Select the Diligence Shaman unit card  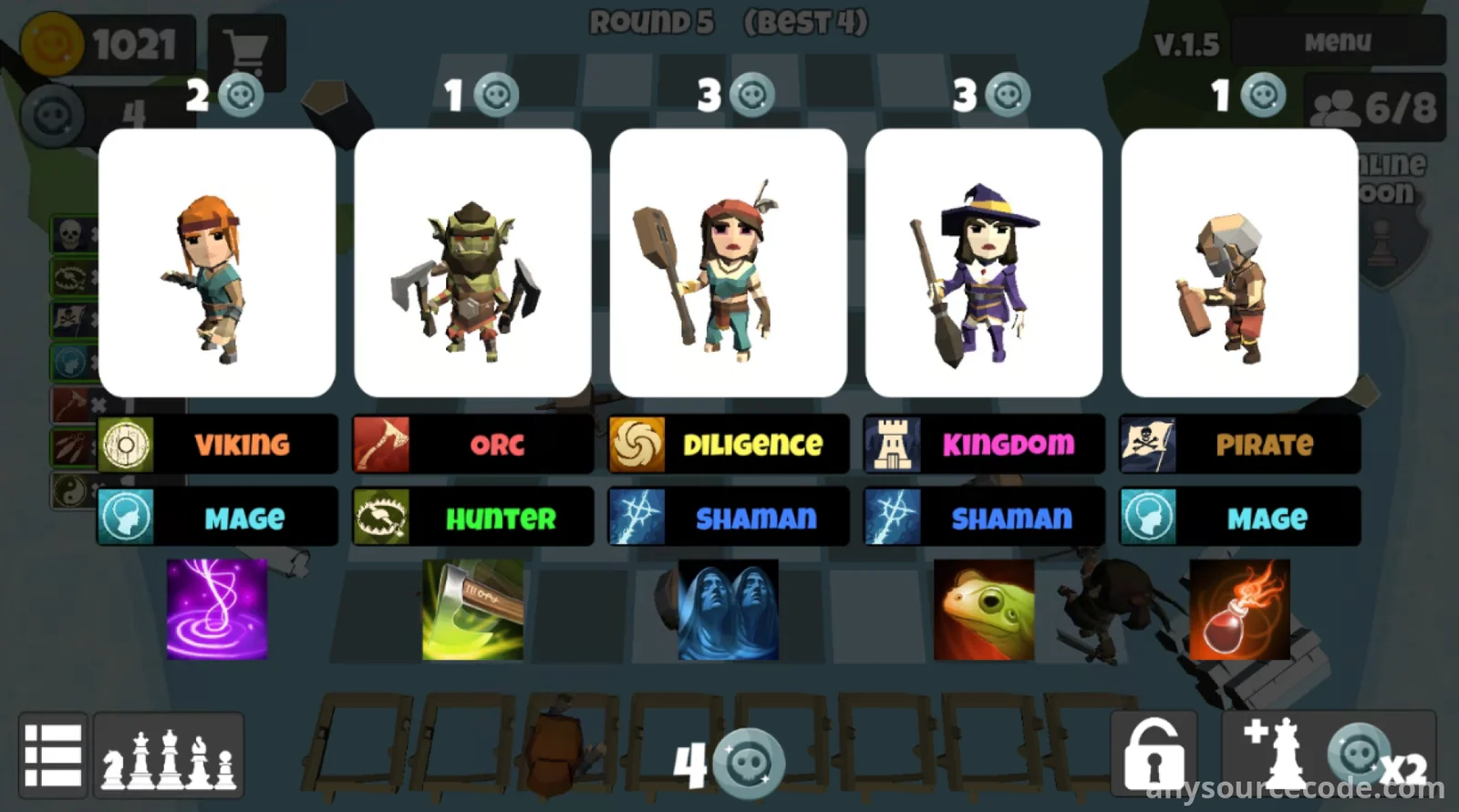coord(728,262)
